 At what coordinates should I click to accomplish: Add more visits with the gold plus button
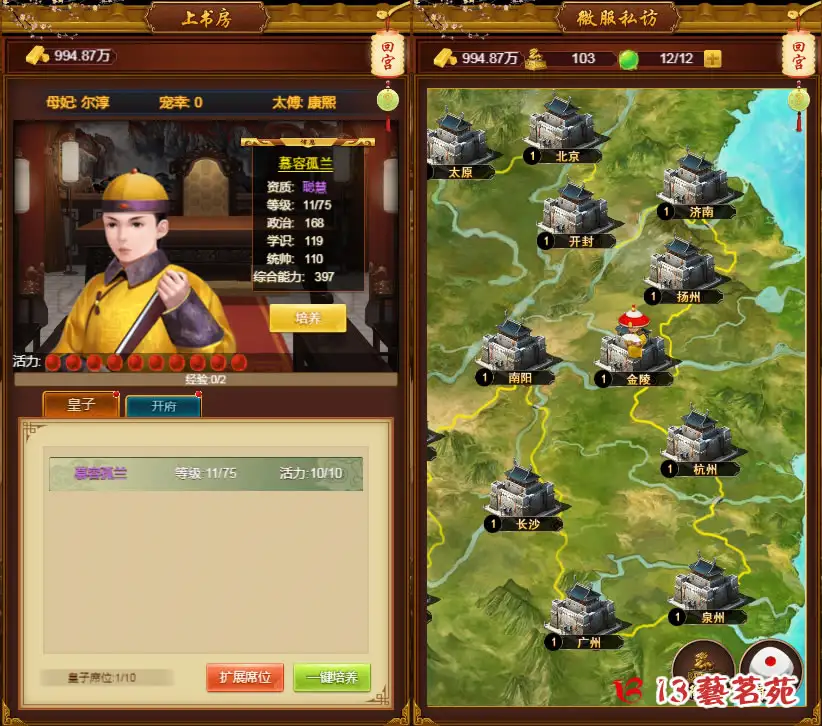[712, 58]
